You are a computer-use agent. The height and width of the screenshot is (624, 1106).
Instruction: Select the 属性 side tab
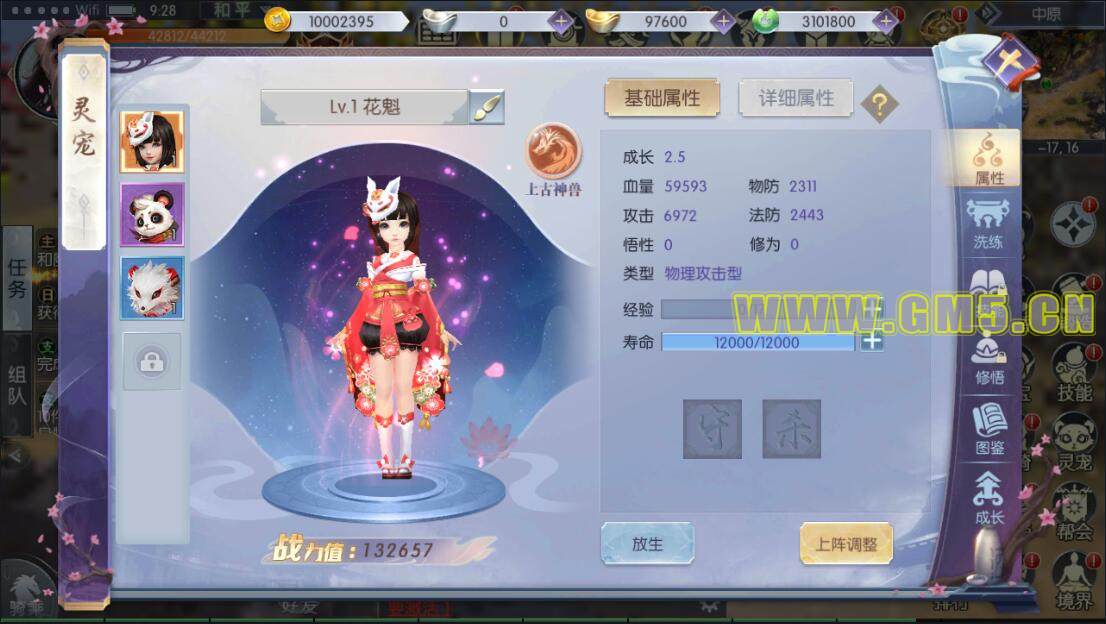[988, 160]
